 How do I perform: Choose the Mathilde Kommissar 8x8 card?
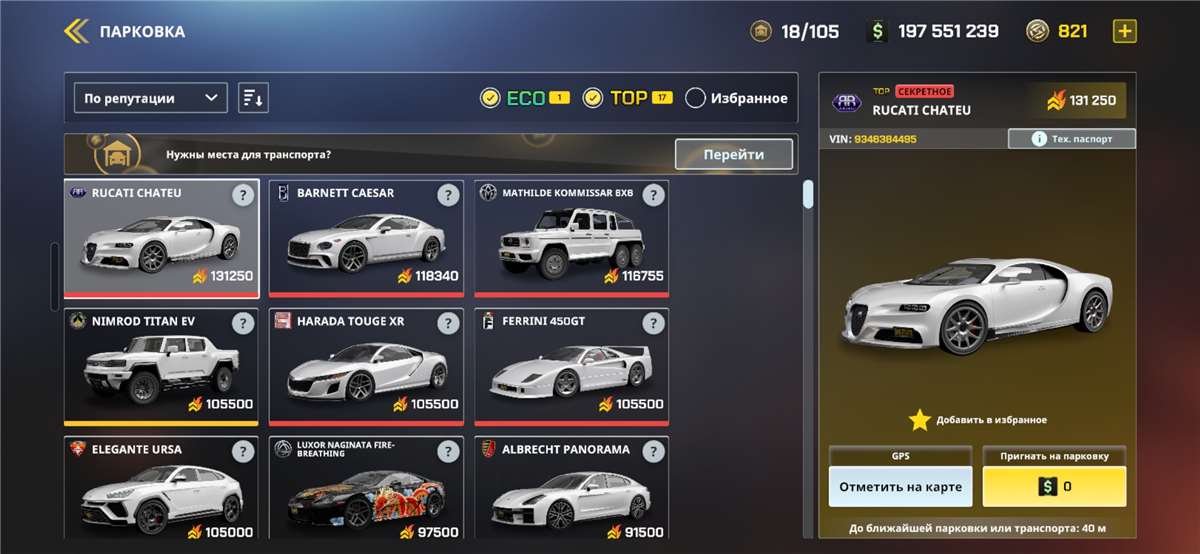571,238
